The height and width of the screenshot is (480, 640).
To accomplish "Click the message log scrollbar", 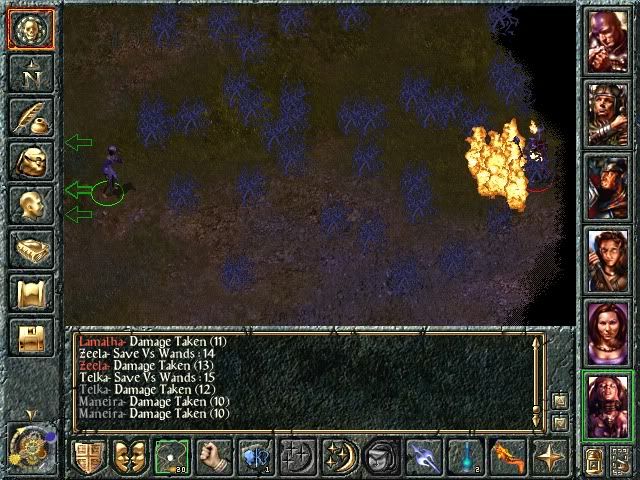I will [x=537, y=380].
